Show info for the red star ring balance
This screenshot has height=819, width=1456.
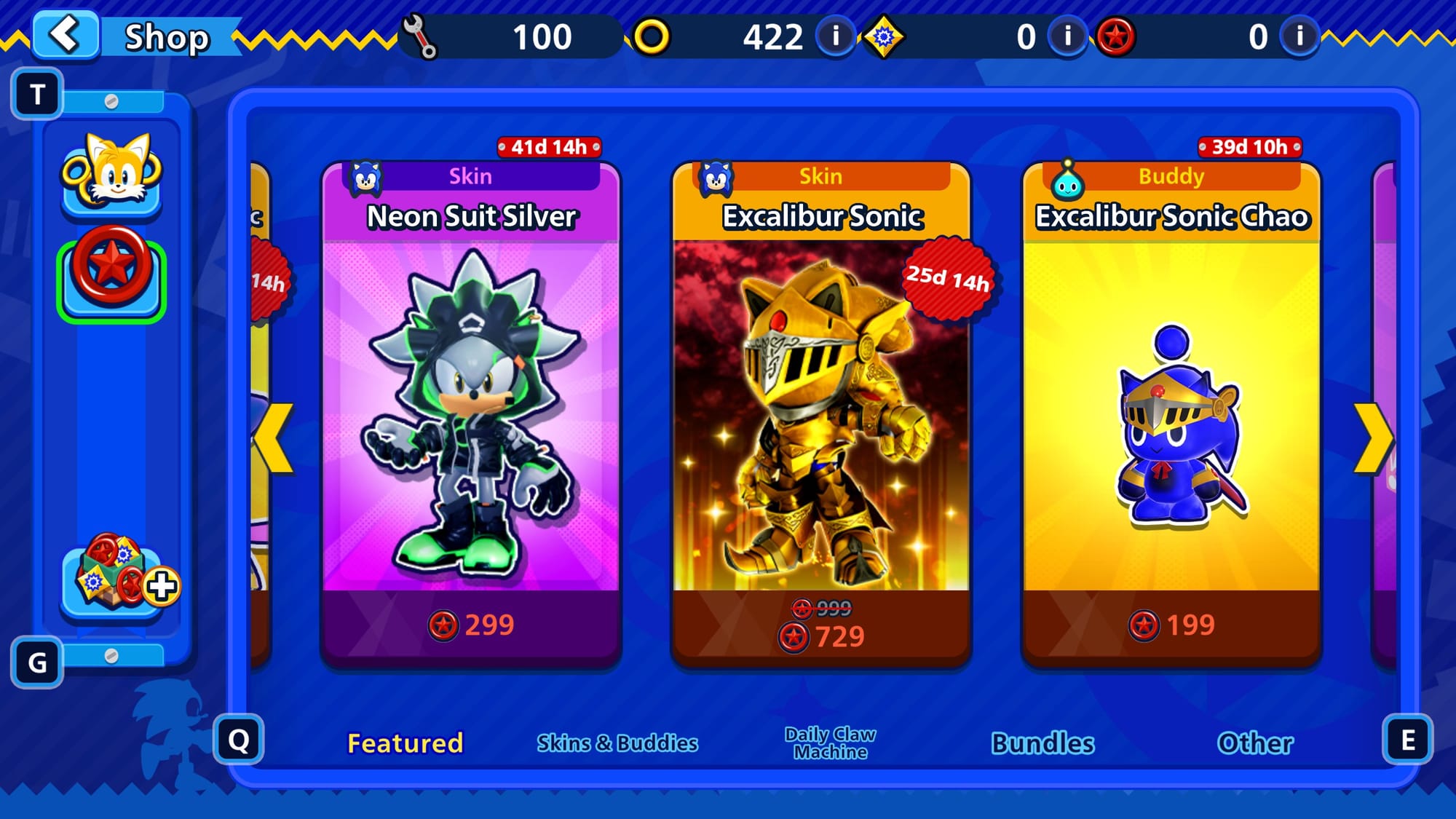(x=1299, y=36)
